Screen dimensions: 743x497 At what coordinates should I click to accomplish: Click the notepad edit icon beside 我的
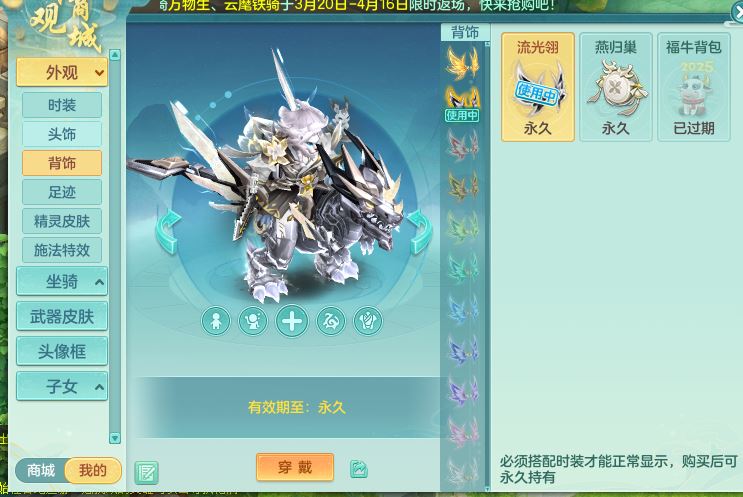[x=146, y=472]
